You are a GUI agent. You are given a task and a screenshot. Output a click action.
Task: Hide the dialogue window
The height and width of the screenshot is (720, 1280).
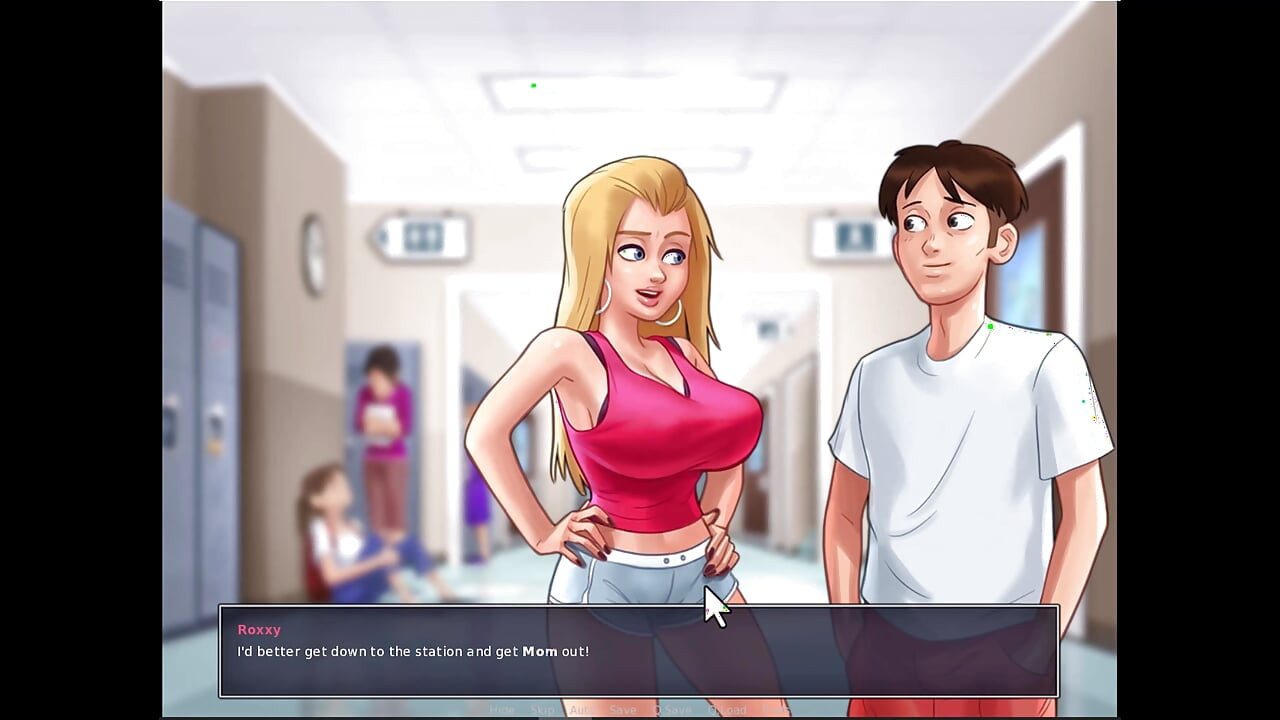502,710
